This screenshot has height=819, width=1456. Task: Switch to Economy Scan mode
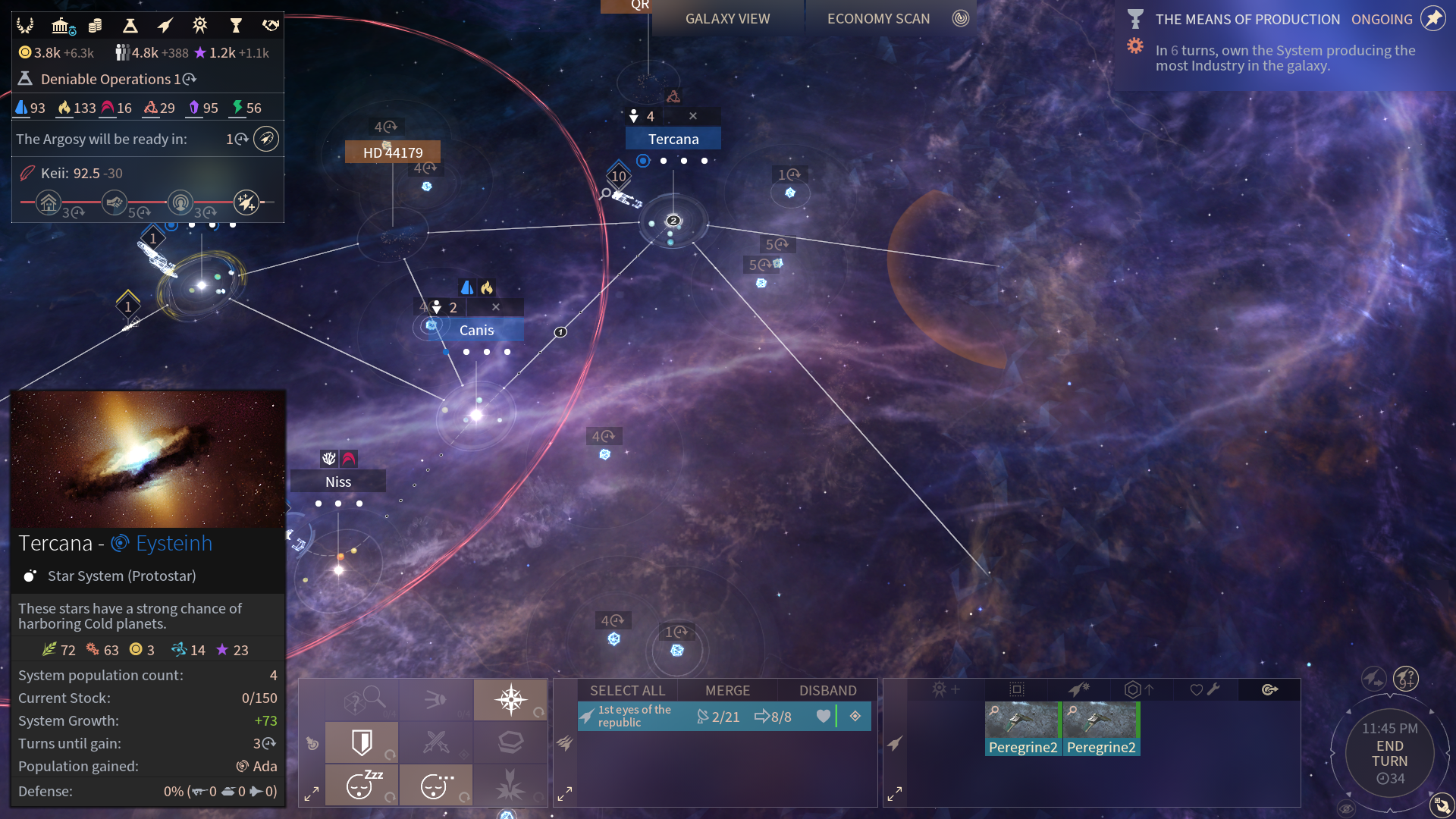[878, 19]
